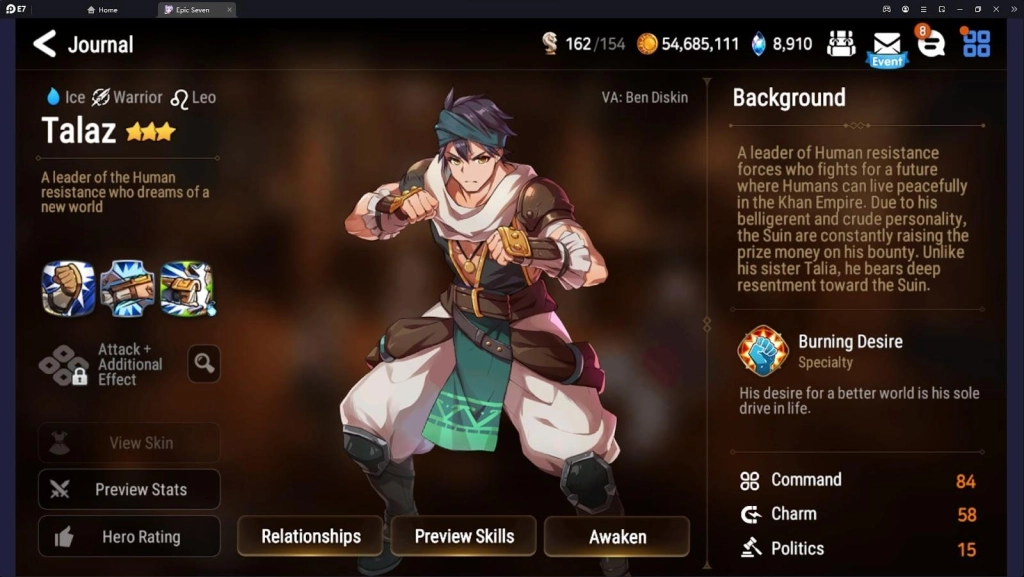Click the gold coin currency icon
The width and height of the screenshot is (1024, 577).
pyautogui.click(x=647, y=44)
